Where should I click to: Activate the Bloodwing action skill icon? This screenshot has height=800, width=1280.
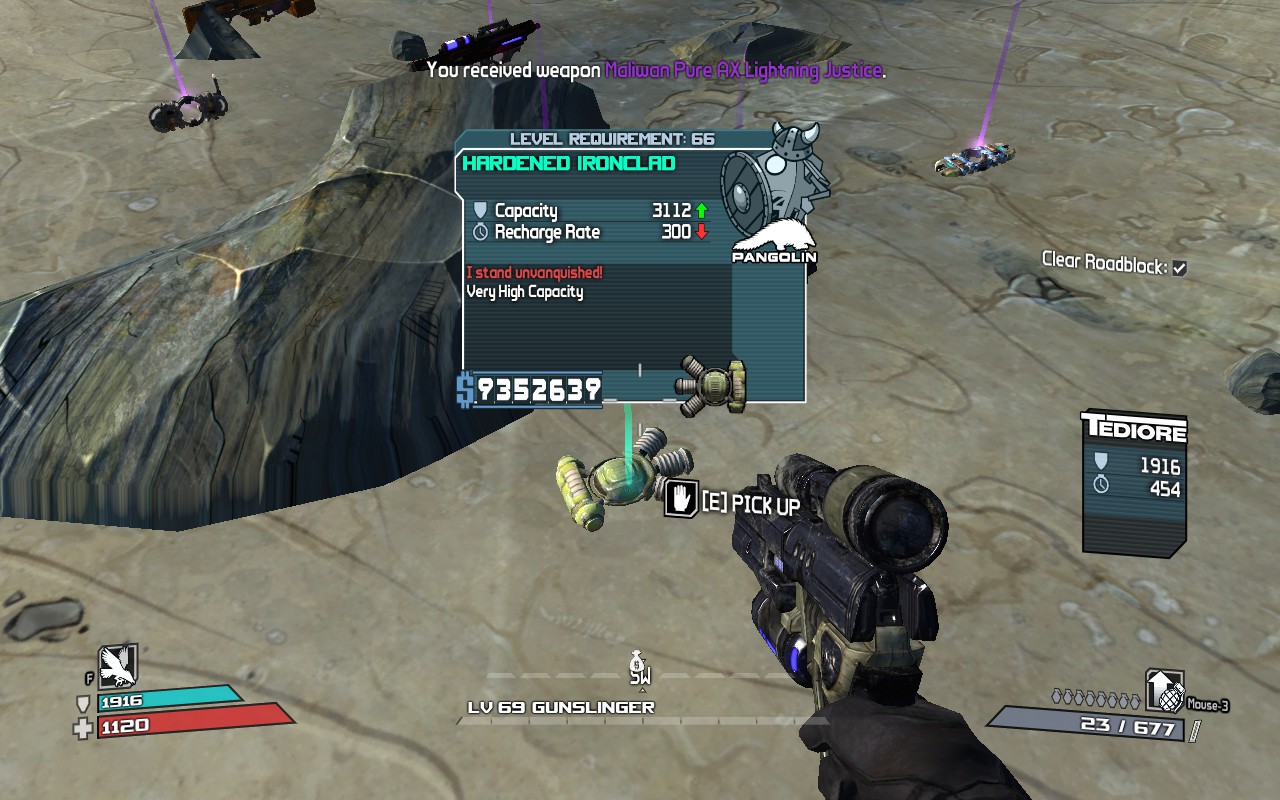point(117,665)
